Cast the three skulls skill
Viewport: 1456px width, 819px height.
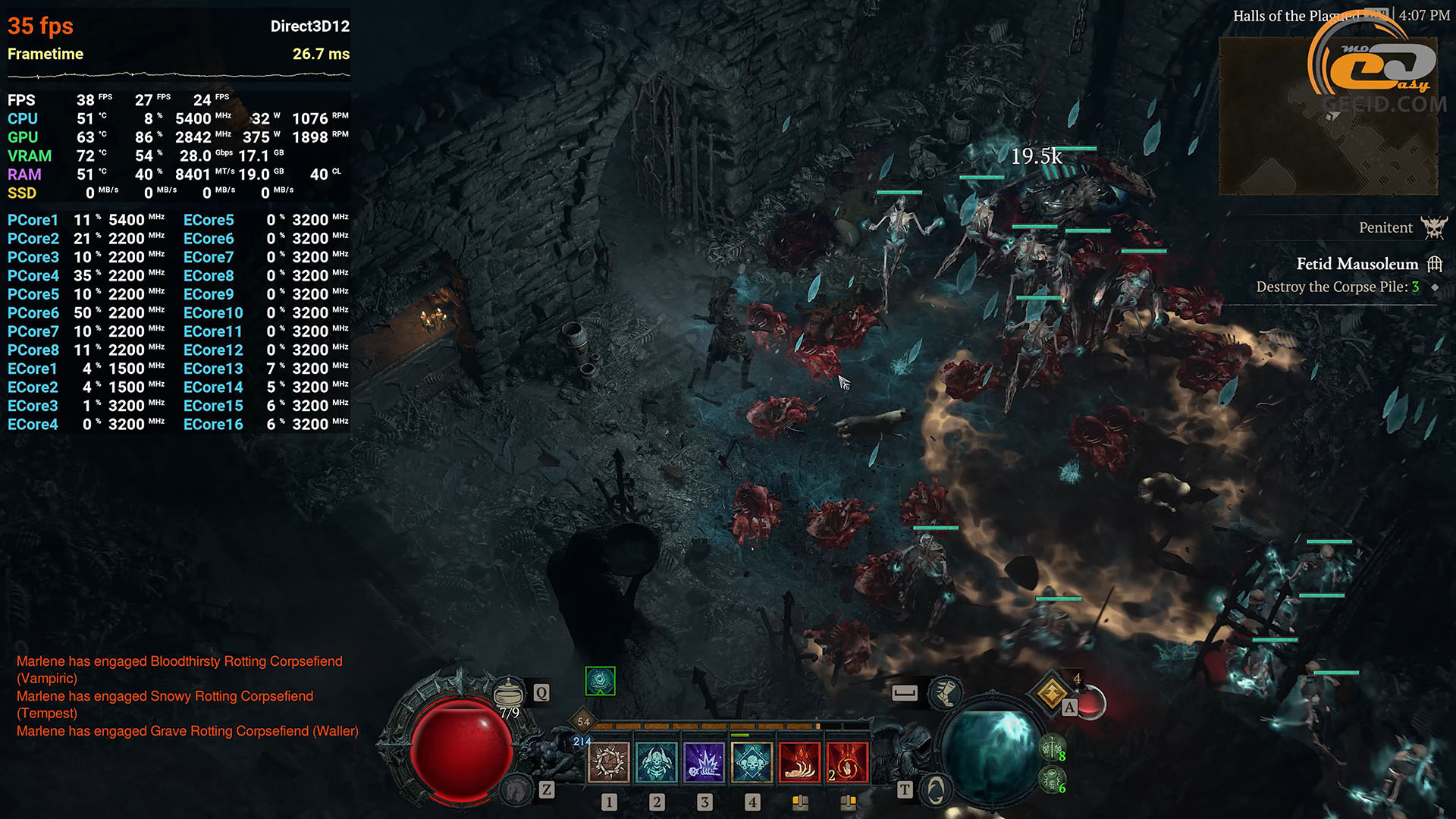click(752, 761)
